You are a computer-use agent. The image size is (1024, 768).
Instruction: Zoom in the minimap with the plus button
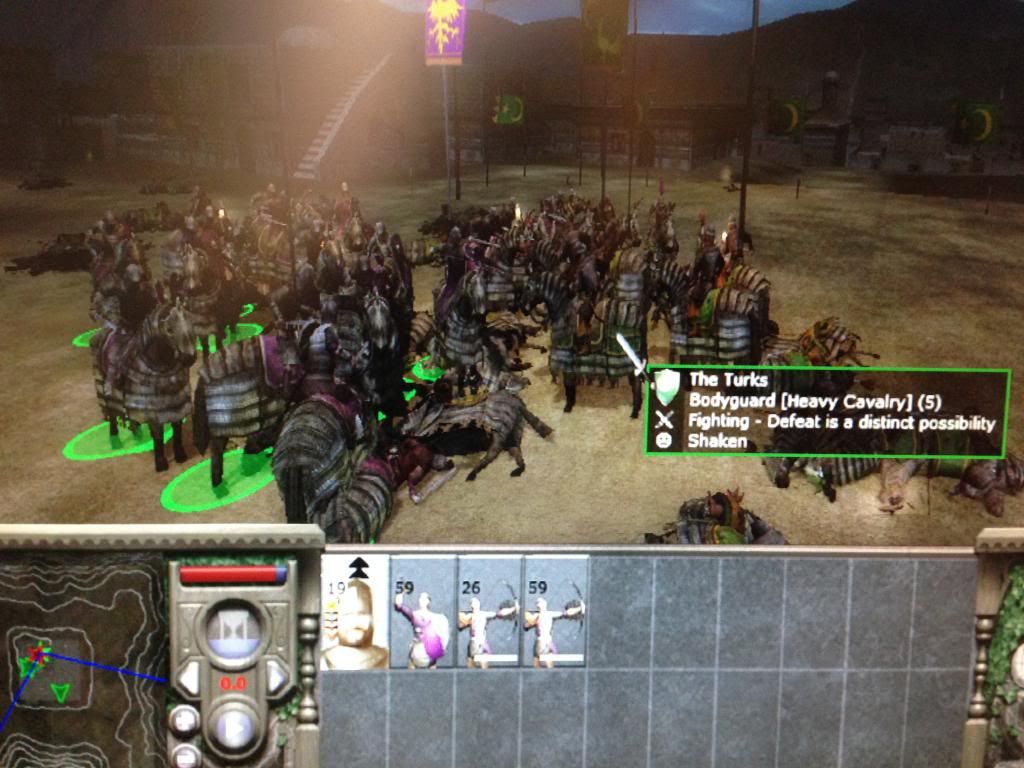point(182,720)
